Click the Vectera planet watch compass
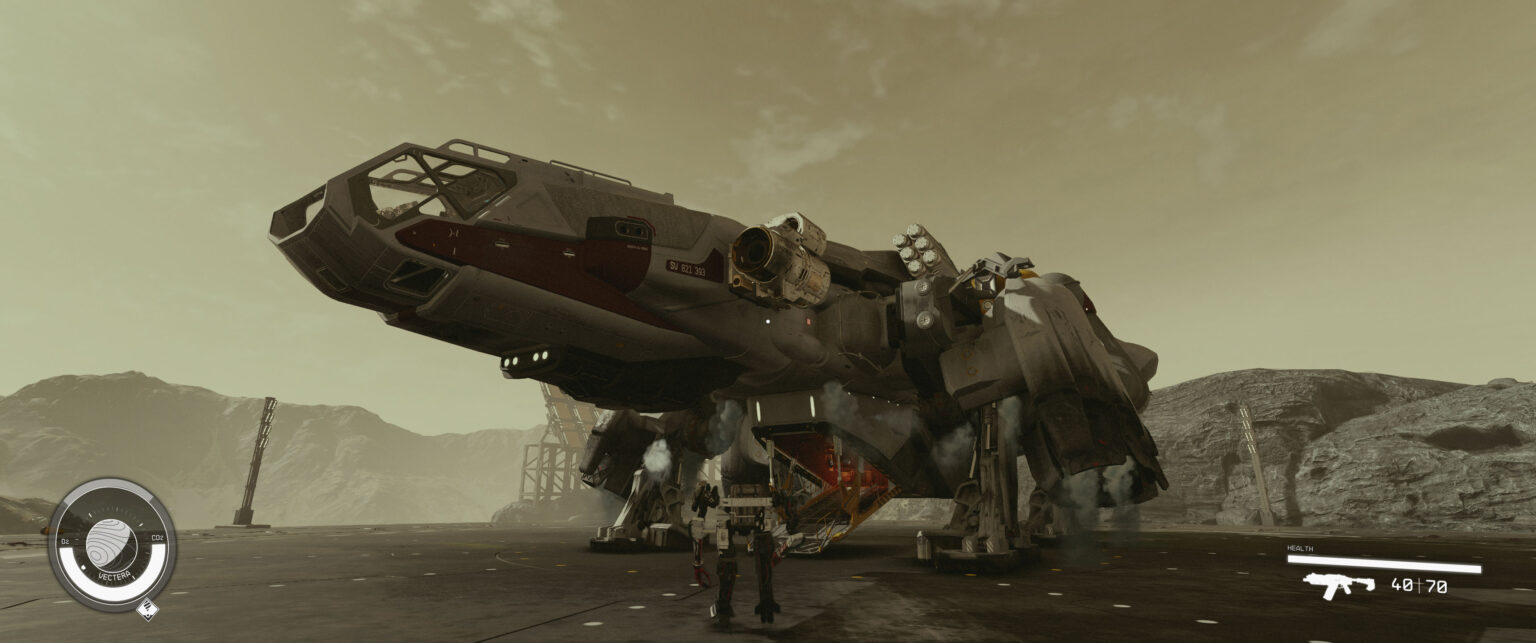This screenshot has width=1536, height=643. (x=111, y=543)
